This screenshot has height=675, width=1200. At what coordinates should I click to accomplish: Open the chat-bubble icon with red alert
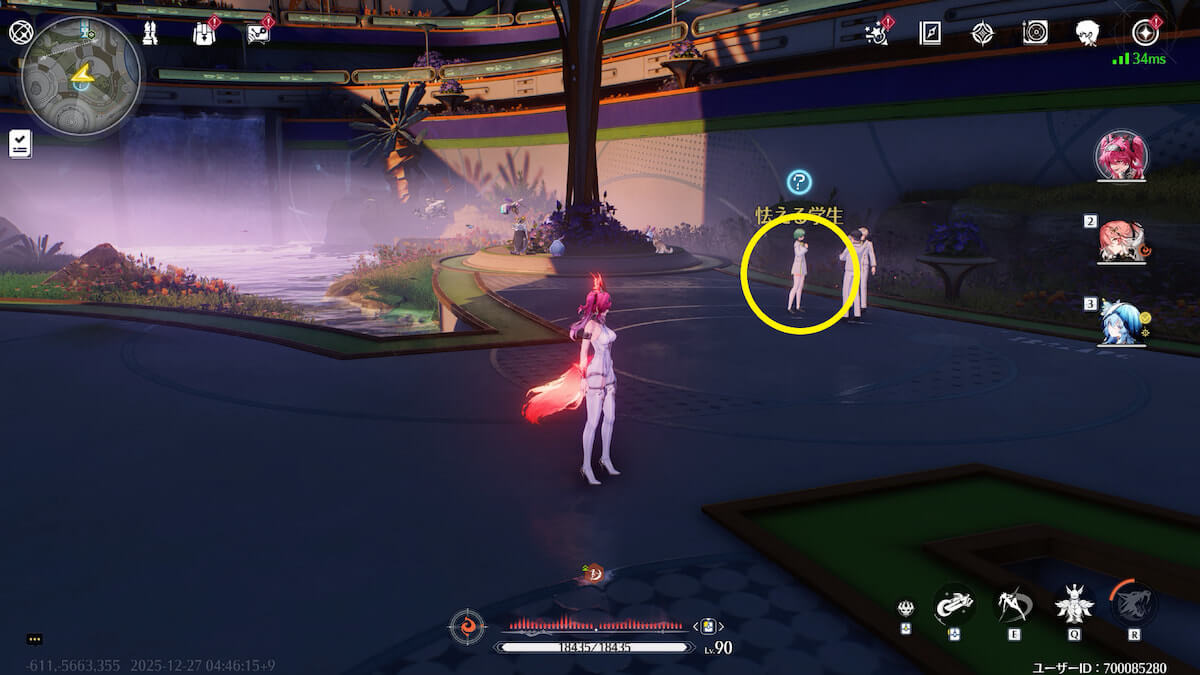point(258,34)
